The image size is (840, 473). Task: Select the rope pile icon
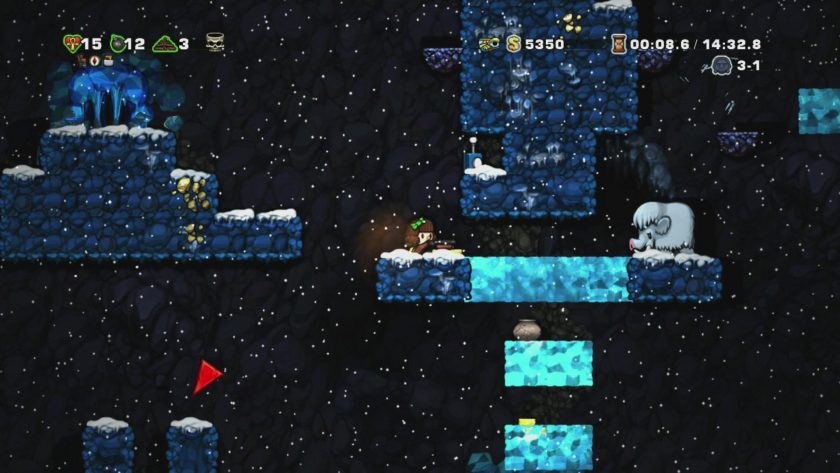(x=165, y=43)
